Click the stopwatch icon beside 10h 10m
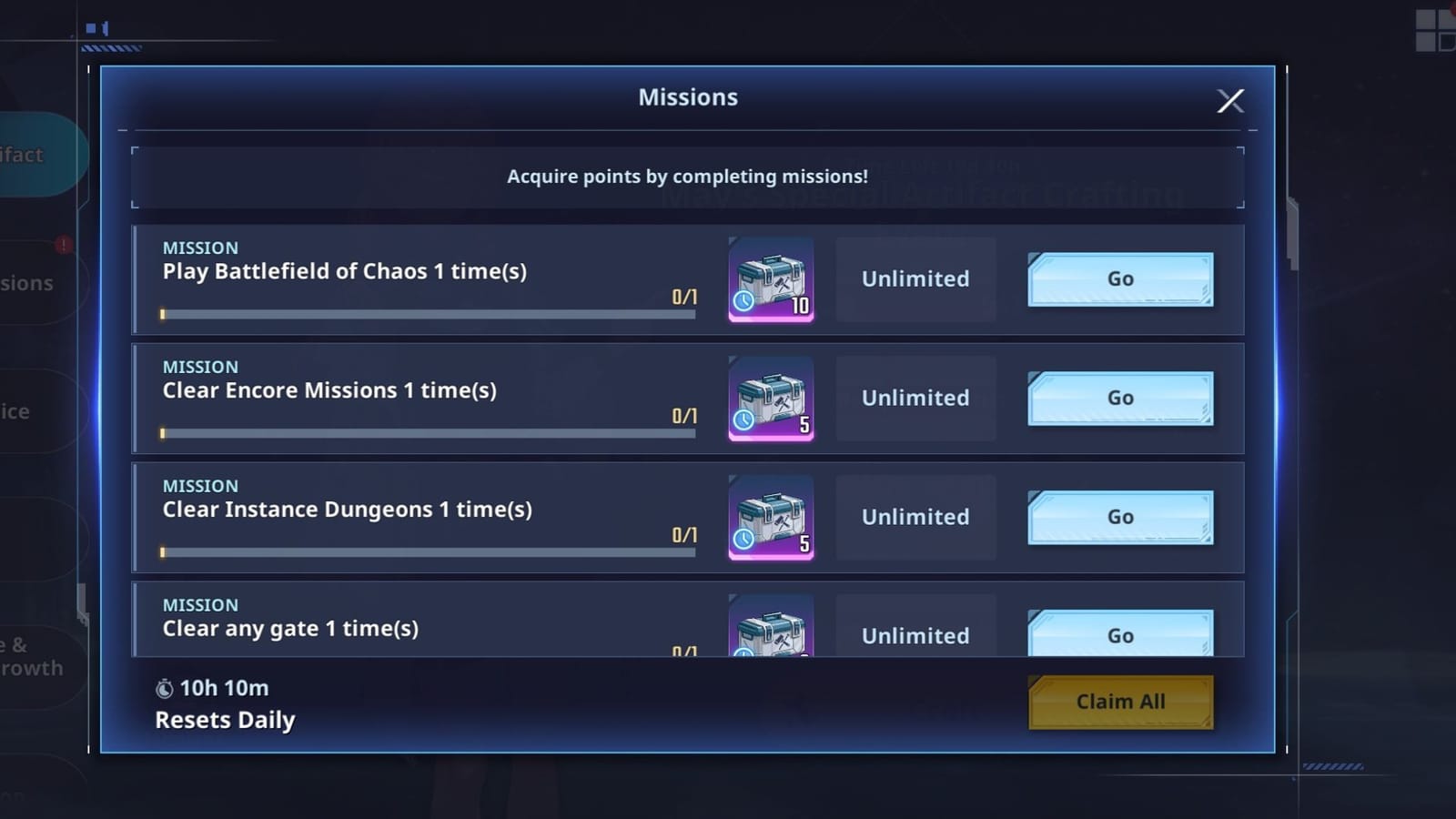This screenshot has height=819, width=1456. 166,688
